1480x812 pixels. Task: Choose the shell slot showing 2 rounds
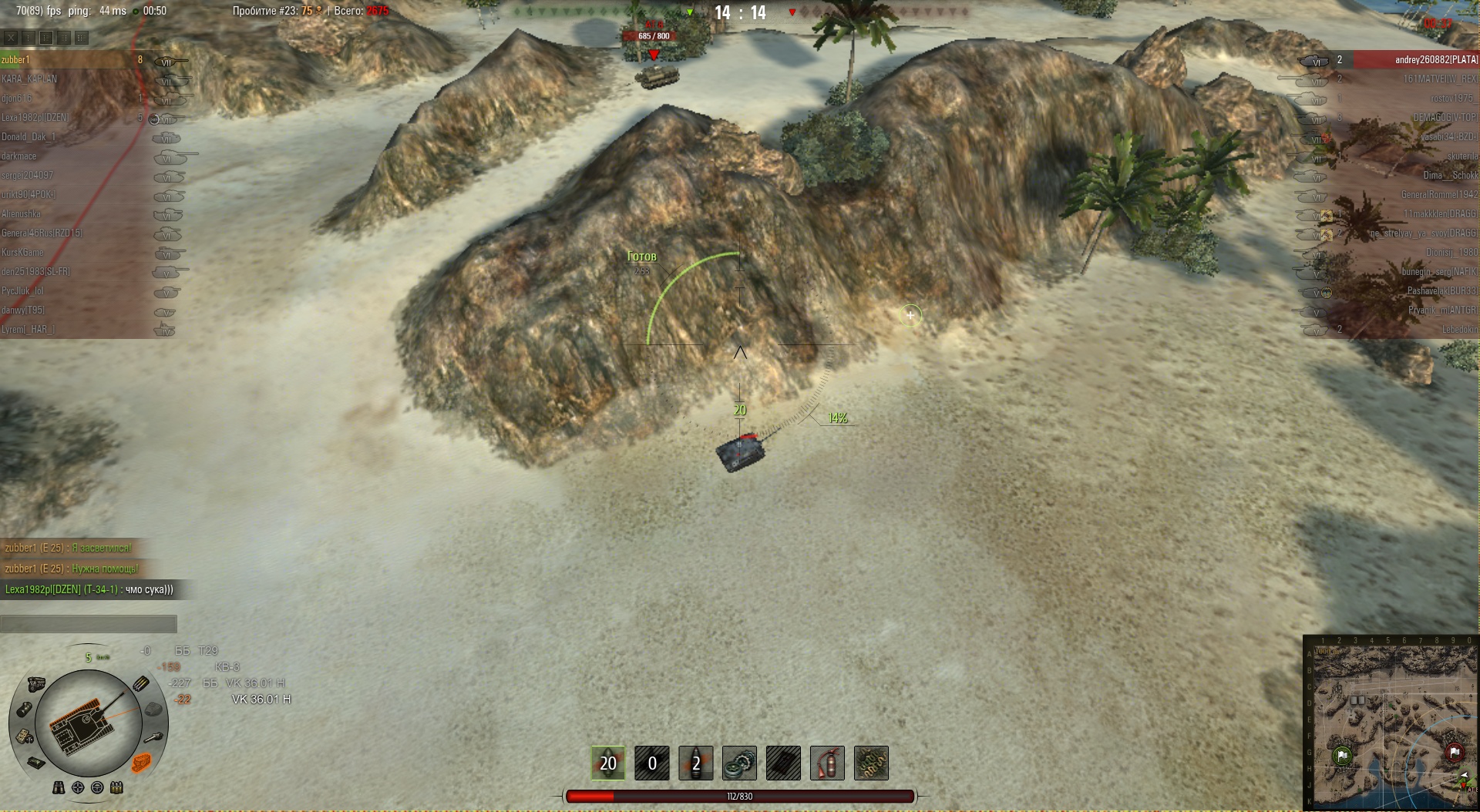click(x=696, y=763)
